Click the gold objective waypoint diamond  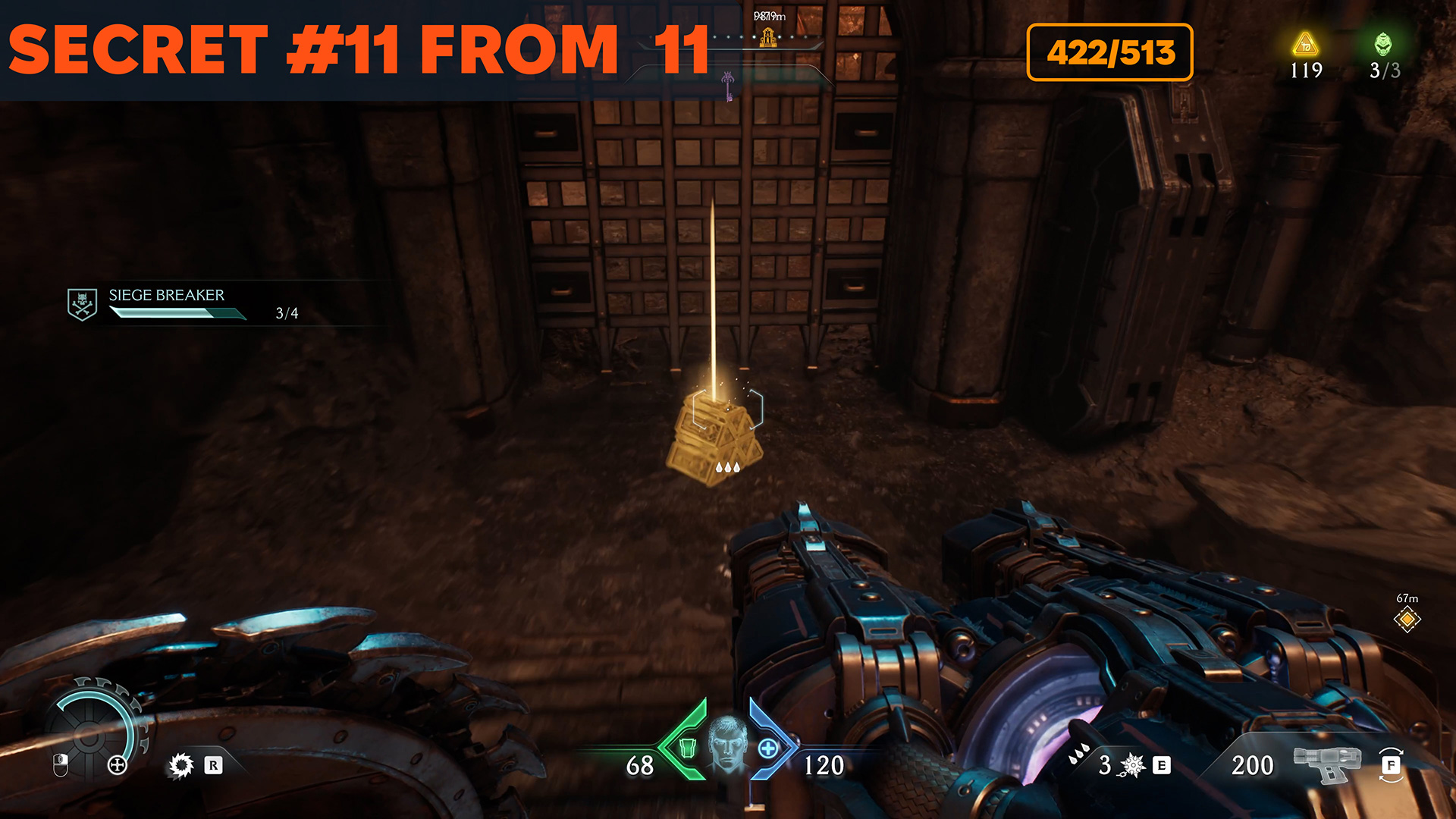pos(1407,620)
